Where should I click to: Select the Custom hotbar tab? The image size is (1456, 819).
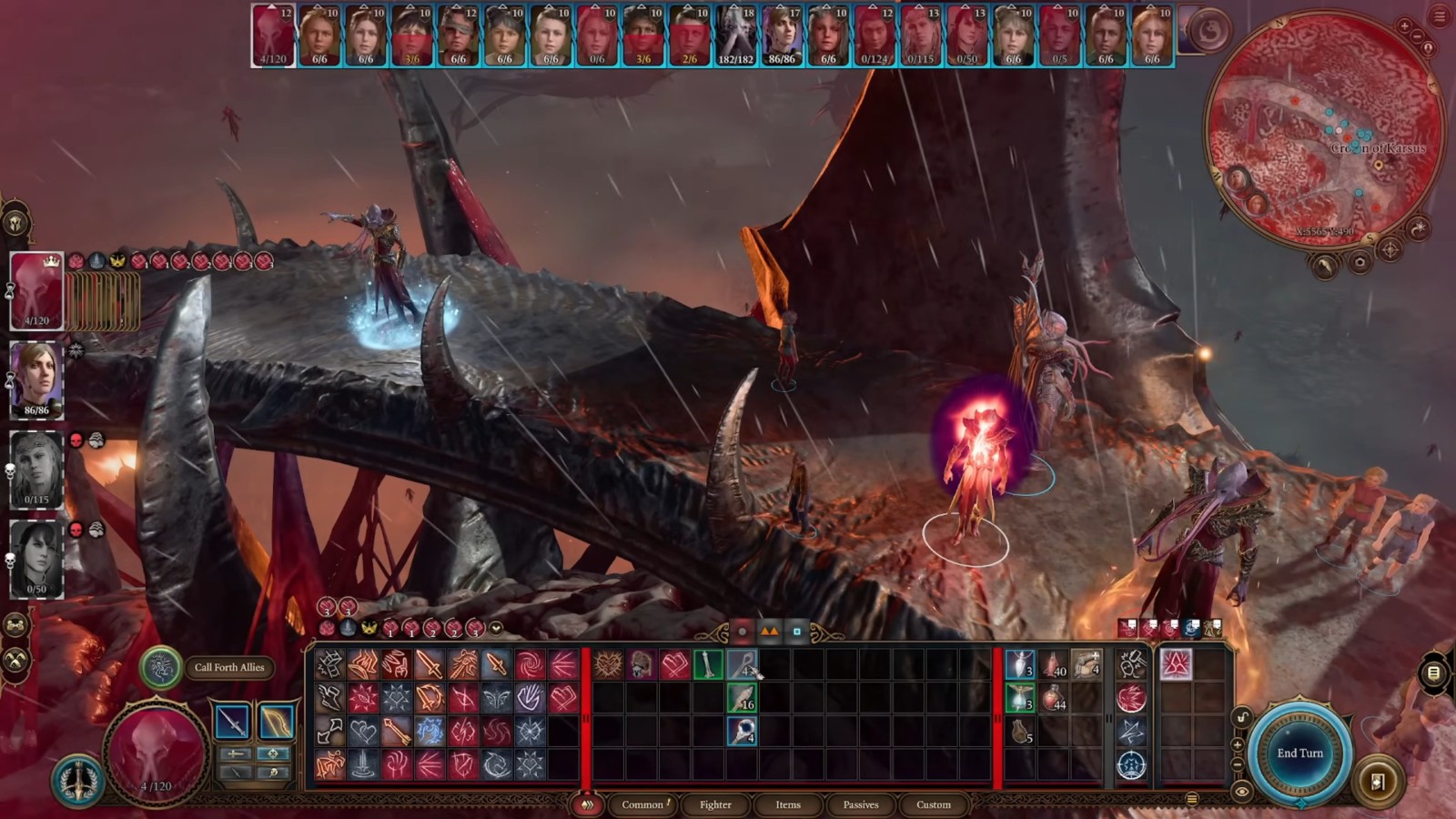pyautogui.click(x=934, y=804)
